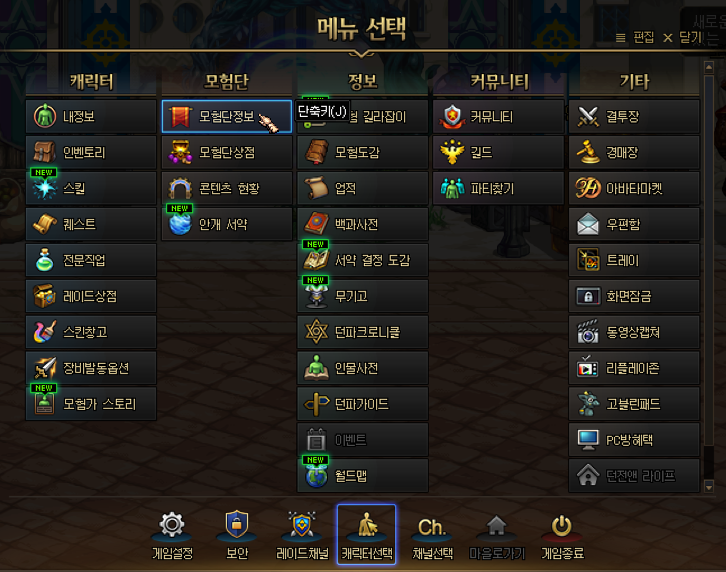This screenshot has height=572, width=726.
Task: Choose the 모험단상점 shop entry
Action: (226, 152)
